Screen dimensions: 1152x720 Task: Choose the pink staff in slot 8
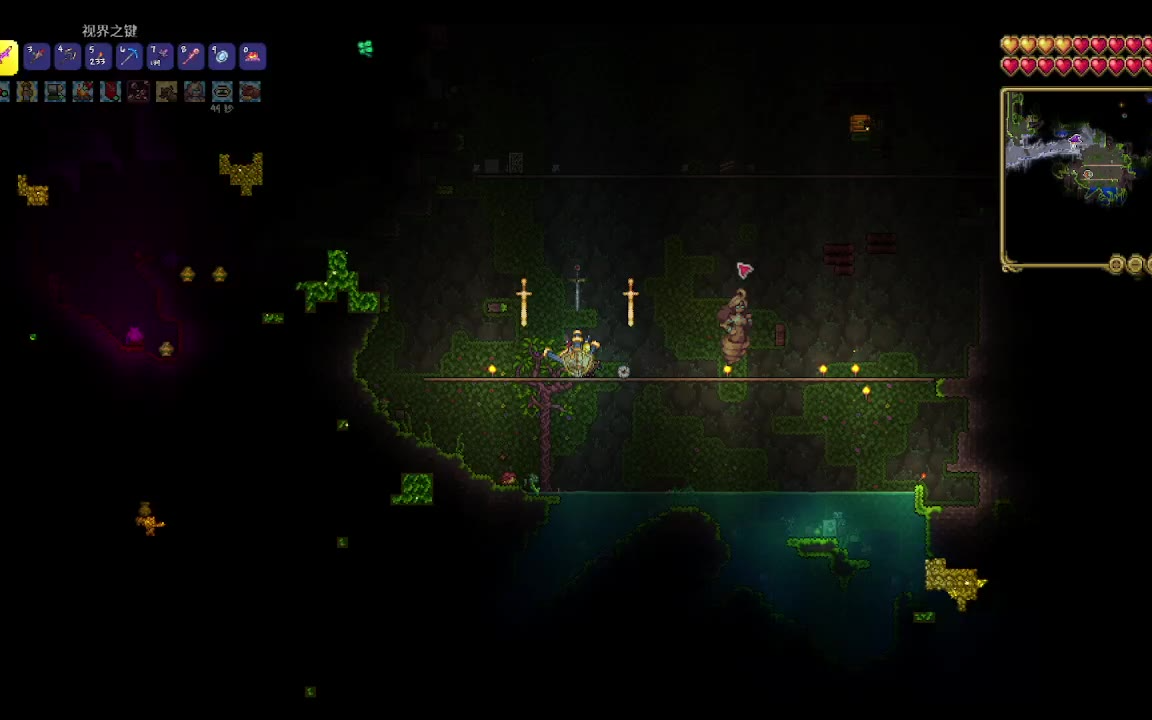click(x=191, y=56)
